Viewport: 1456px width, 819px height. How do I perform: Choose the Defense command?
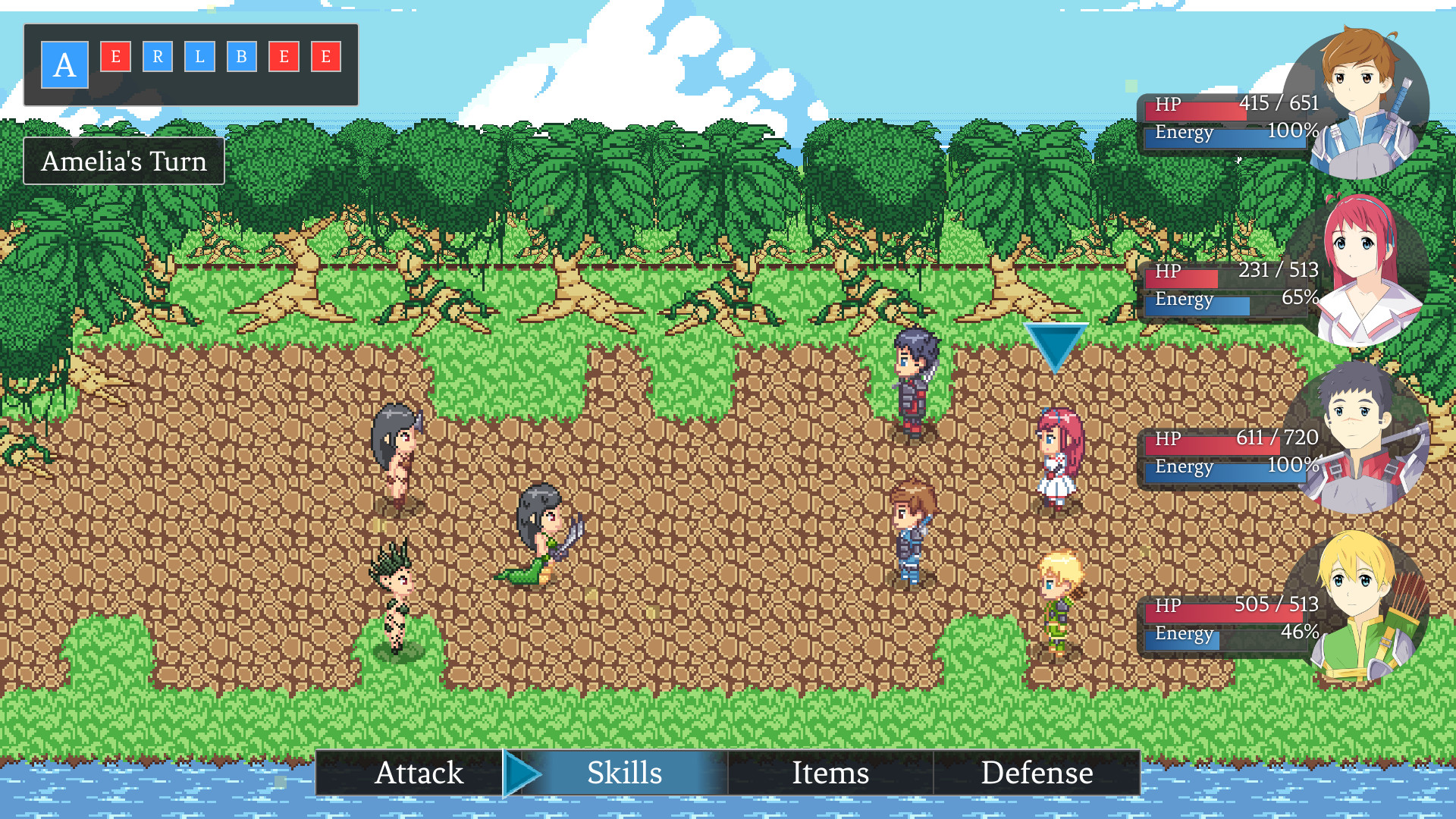pos(1037,773)
